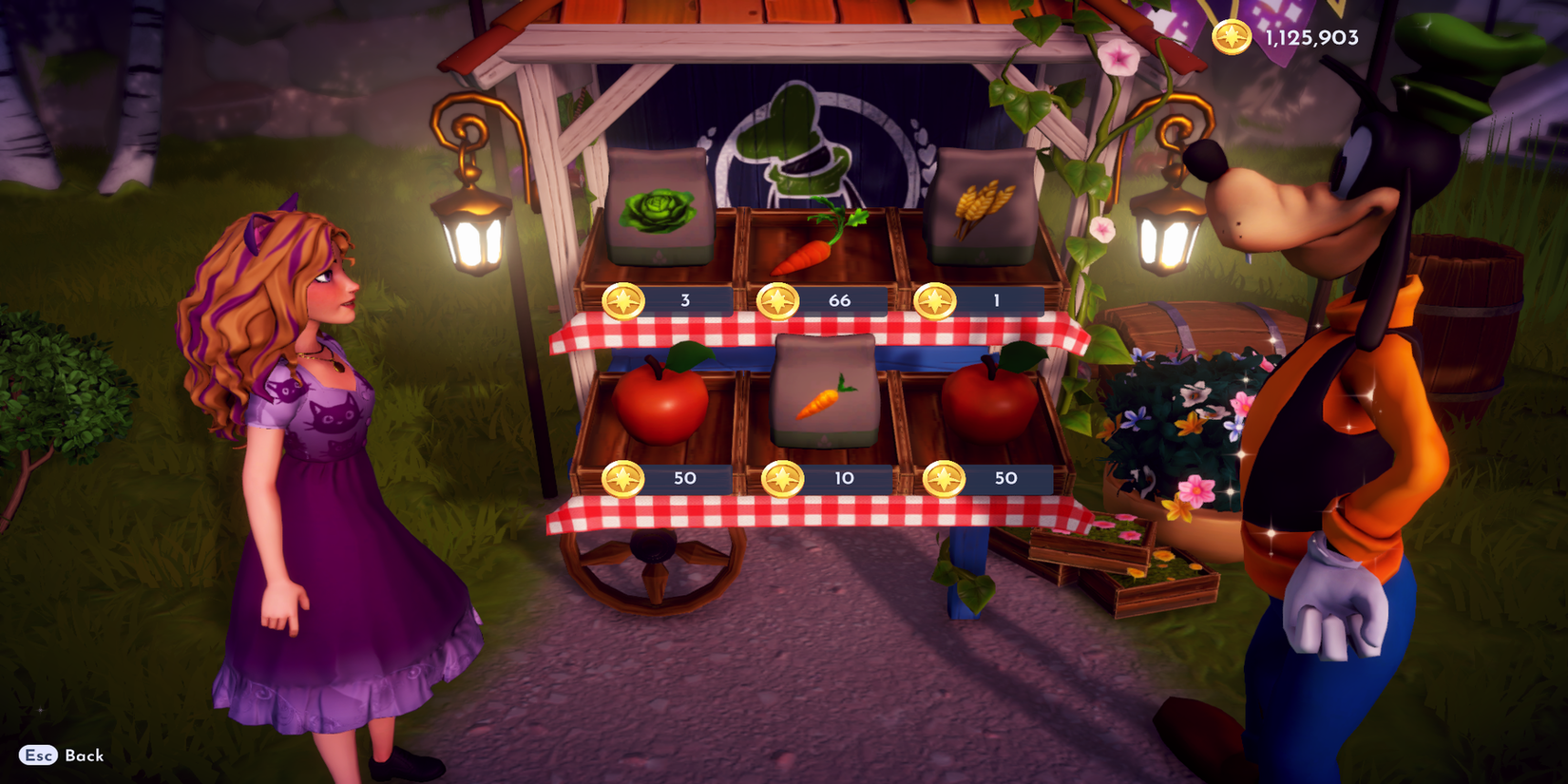This screenshot has width=1568, height=784.
Task: Click the coin icon beside the wheat price of 1
Action: point(935,300)
